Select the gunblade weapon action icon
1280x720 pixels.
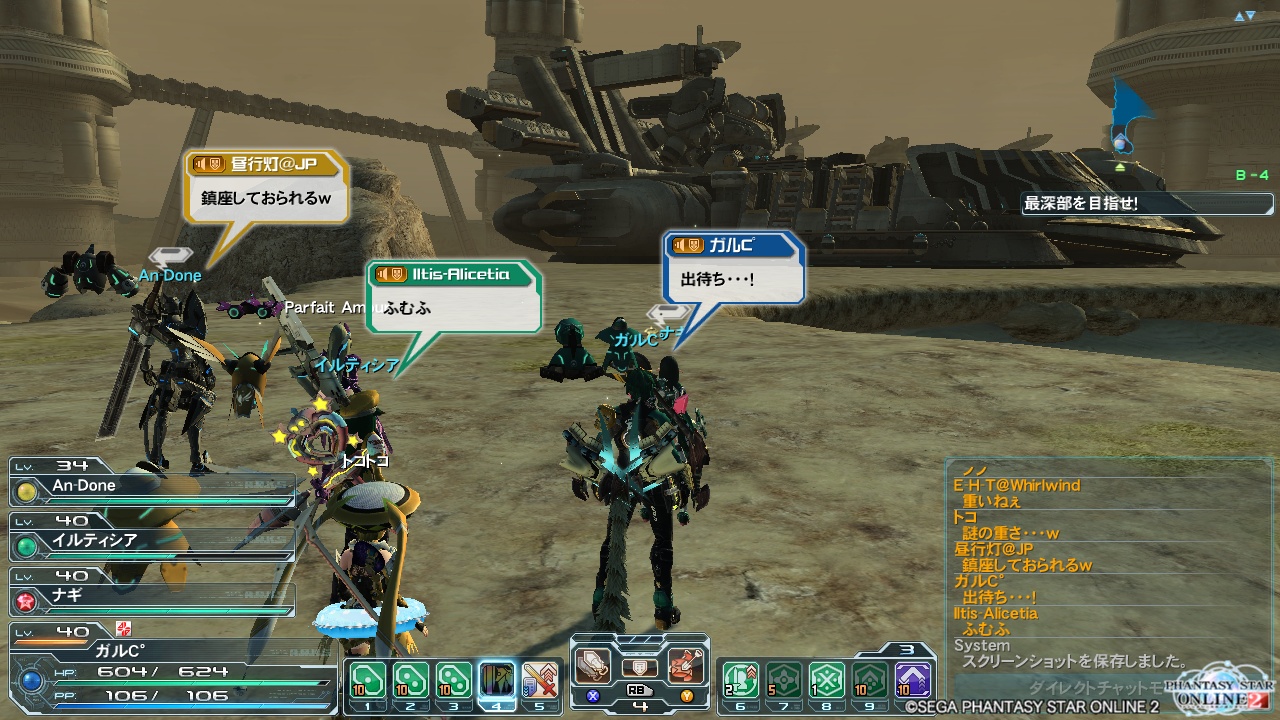point(594,665)
